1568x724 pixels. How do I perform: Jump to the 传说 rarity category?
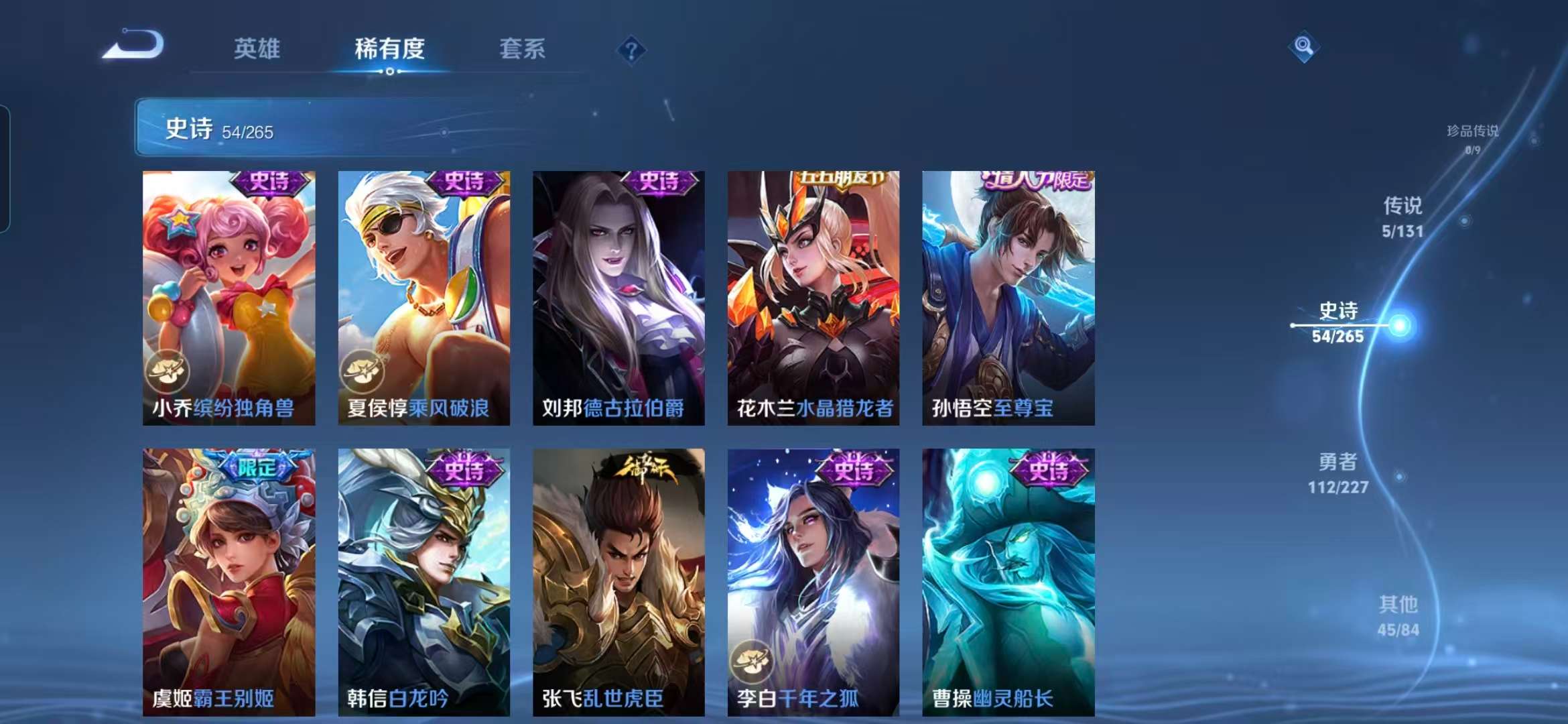coord(1402,217)
